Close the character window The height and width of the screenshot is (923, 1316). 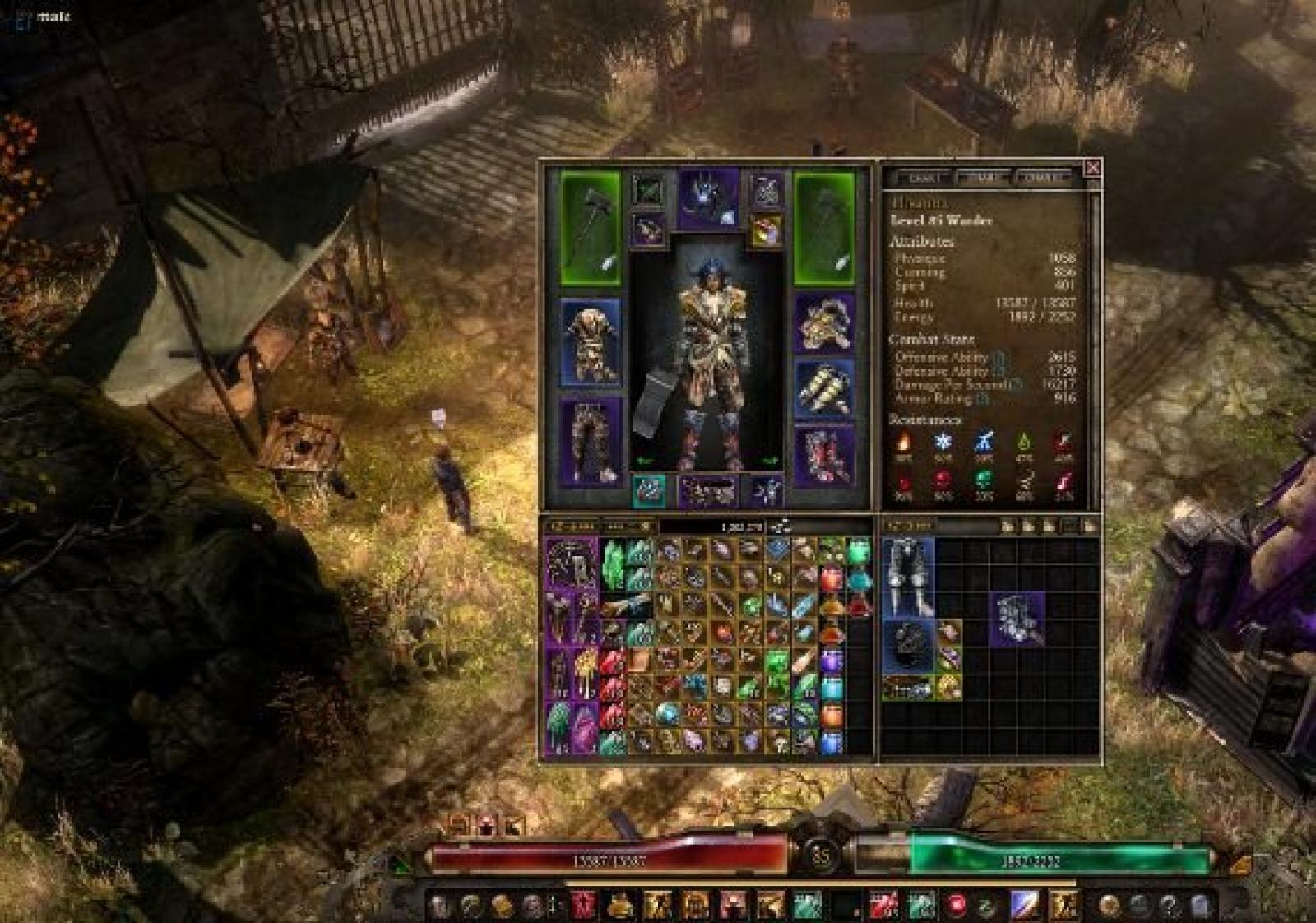[x=1092, y=168]
